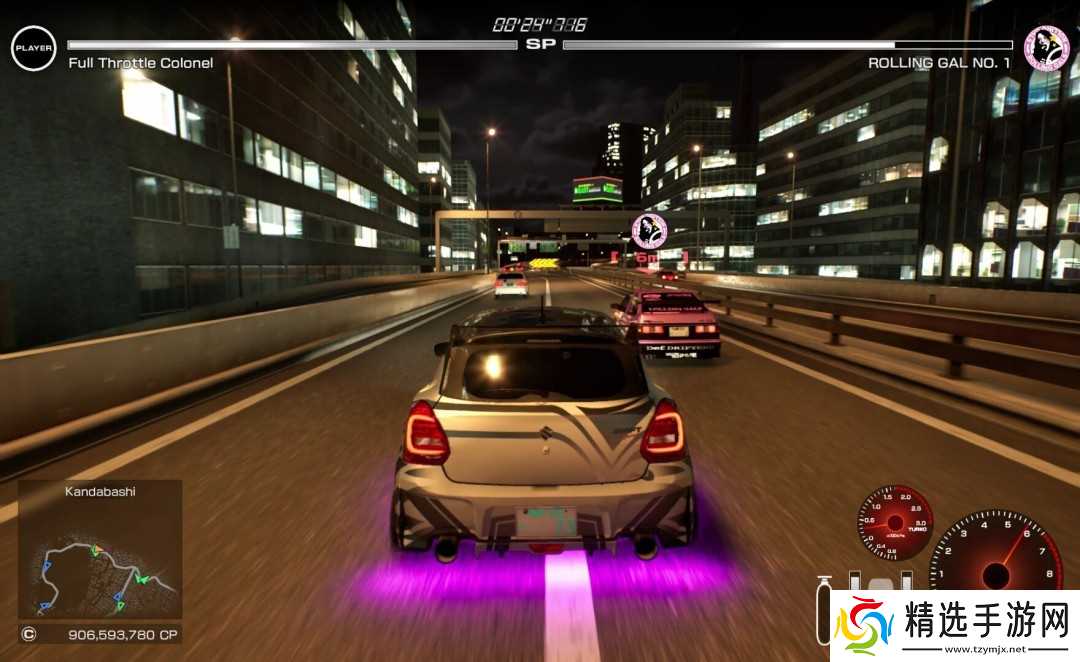Open the ROLLING GAL NO. 1 rival portrait

1046,48
